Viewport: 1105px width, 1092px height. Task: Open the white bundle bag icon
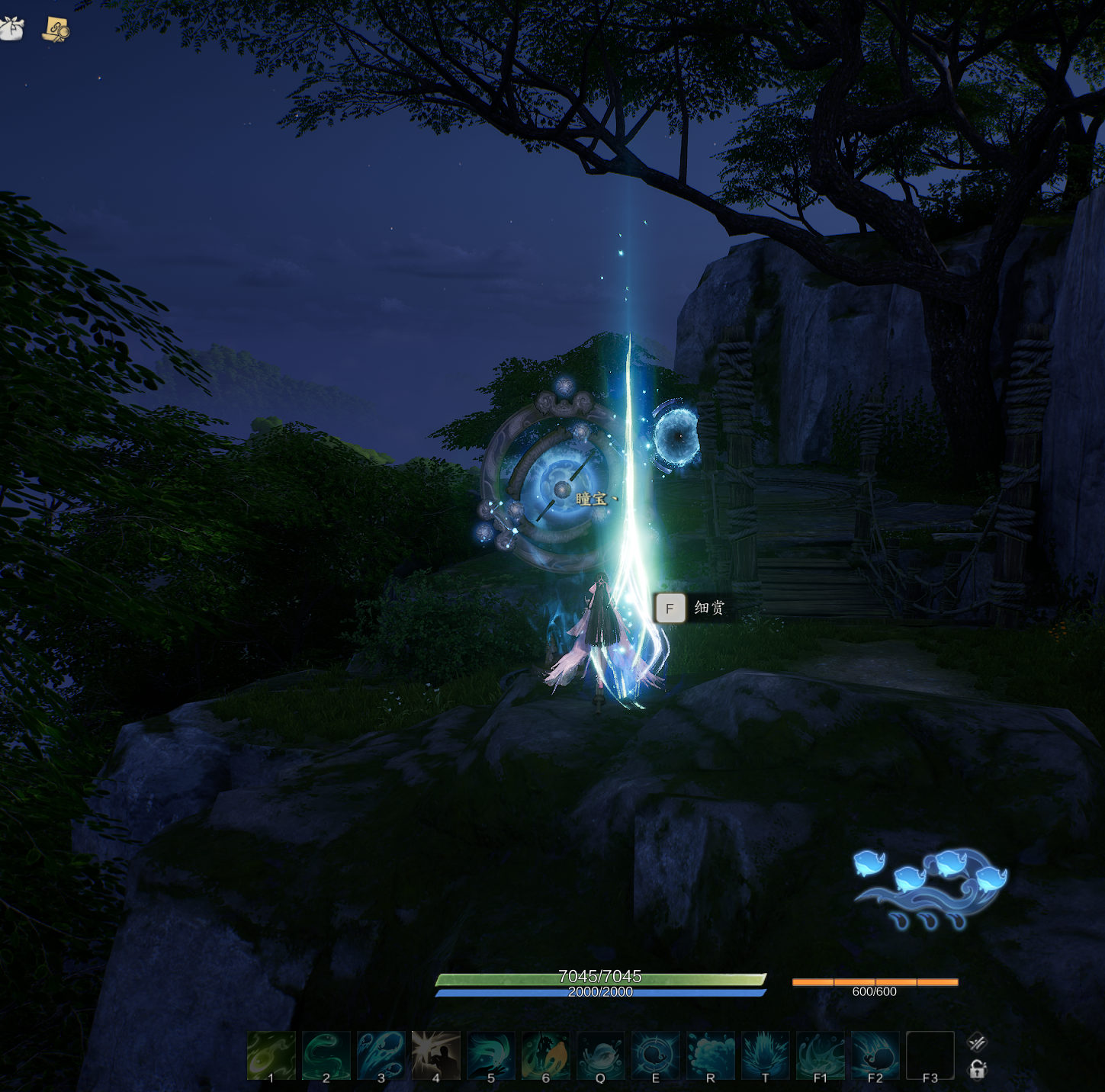(x=11, y=29)
